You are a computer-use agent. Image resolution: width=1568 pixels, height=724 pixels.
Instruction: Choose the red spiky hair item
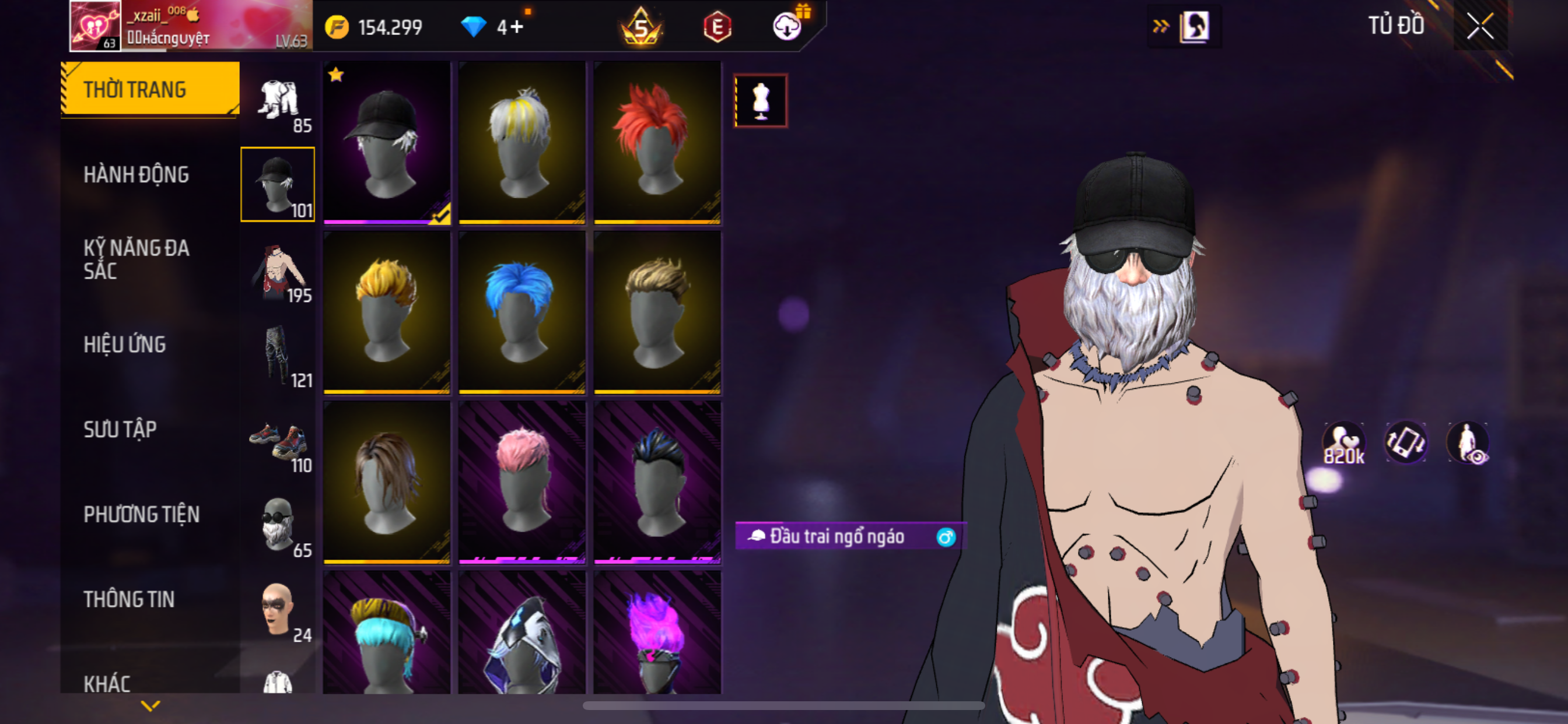[657, 142]
